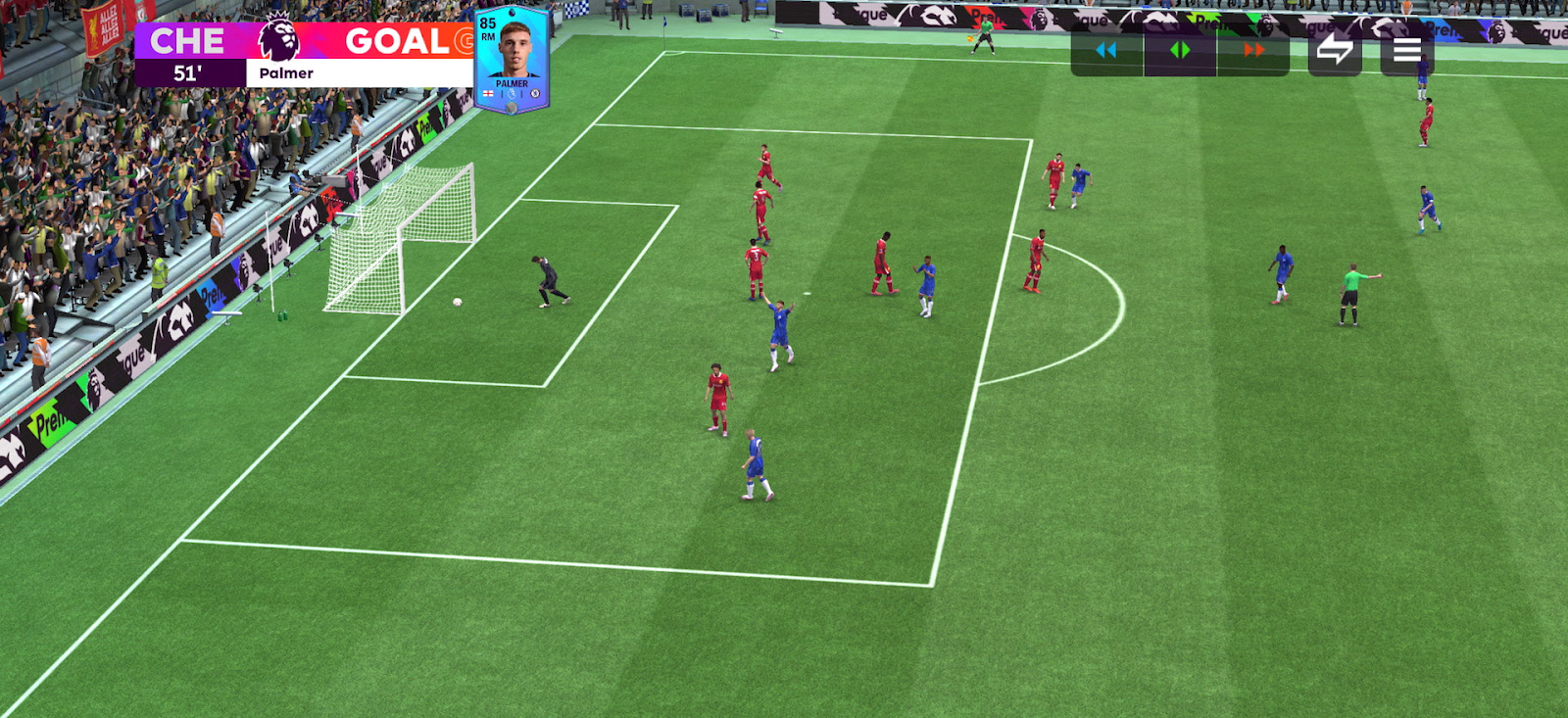
Task: Rewind the replay with the blue arrows
Action: [1106, 51]
